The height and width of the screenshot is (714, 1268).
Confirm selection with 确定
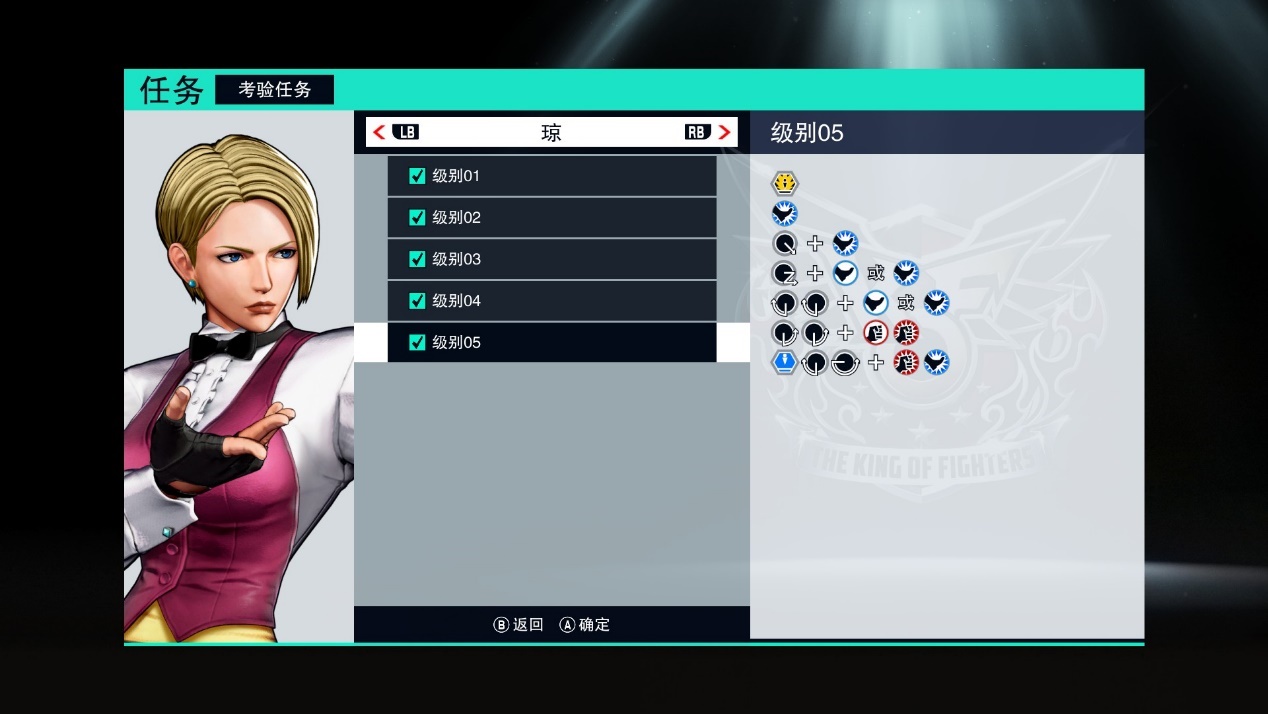[x=585, y=625]
